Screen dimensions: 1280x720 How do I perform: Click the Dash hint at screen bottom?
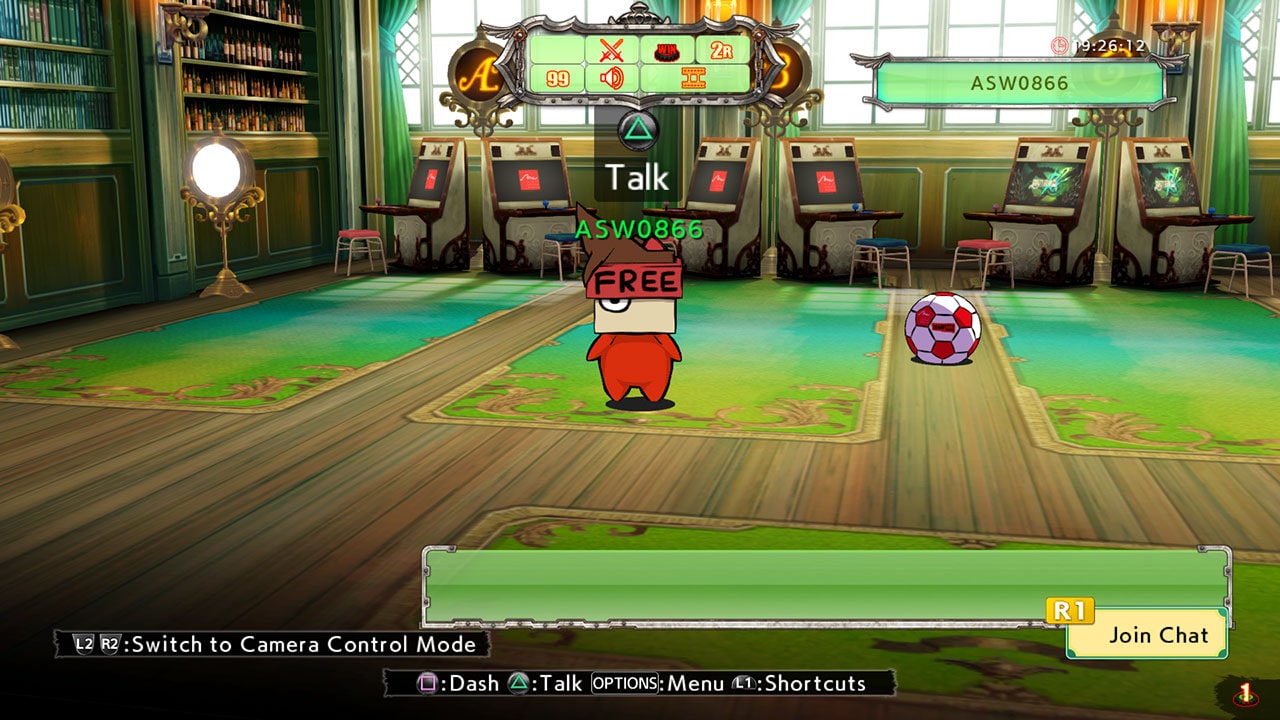click(460, 684)
